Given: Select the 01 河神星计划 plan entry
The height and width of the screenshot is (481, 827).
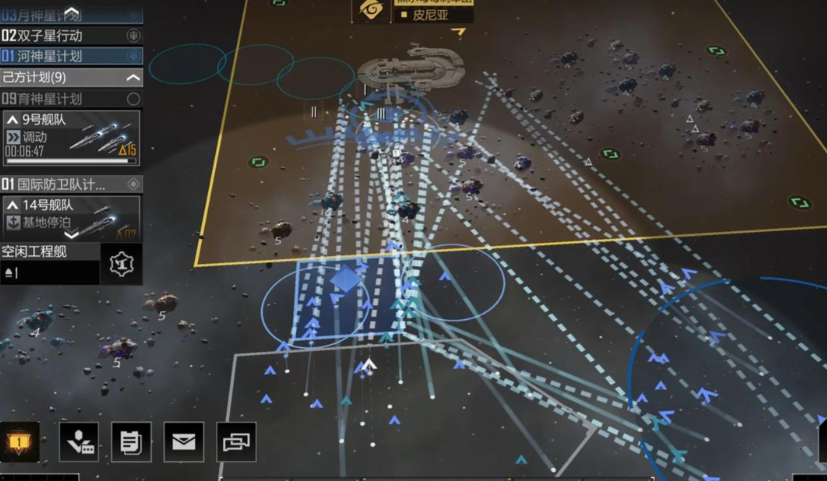Looking at the screenshot, I should [60, 56].
